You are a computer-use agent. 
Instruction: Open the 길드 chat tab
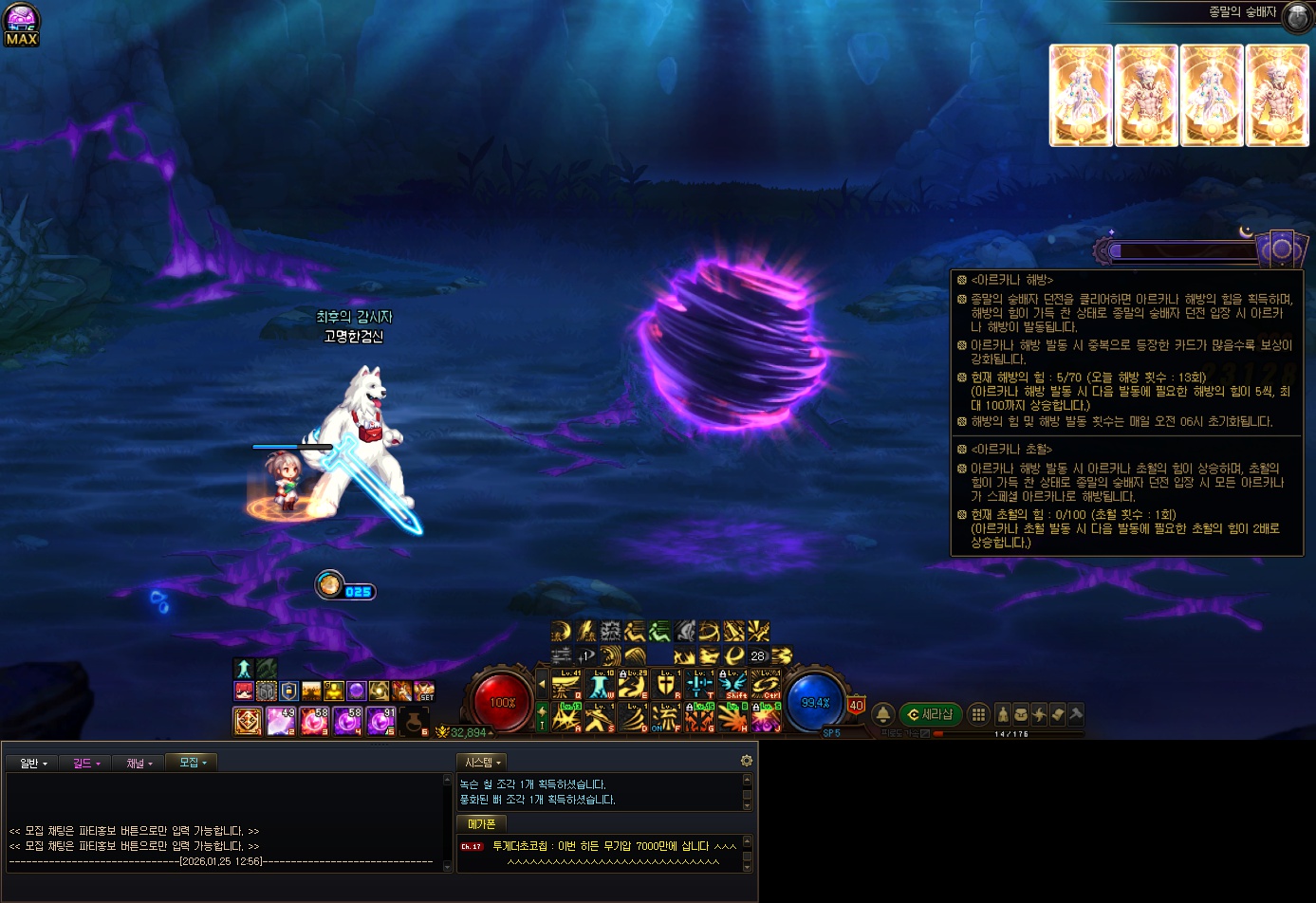[x=86, y=763]
